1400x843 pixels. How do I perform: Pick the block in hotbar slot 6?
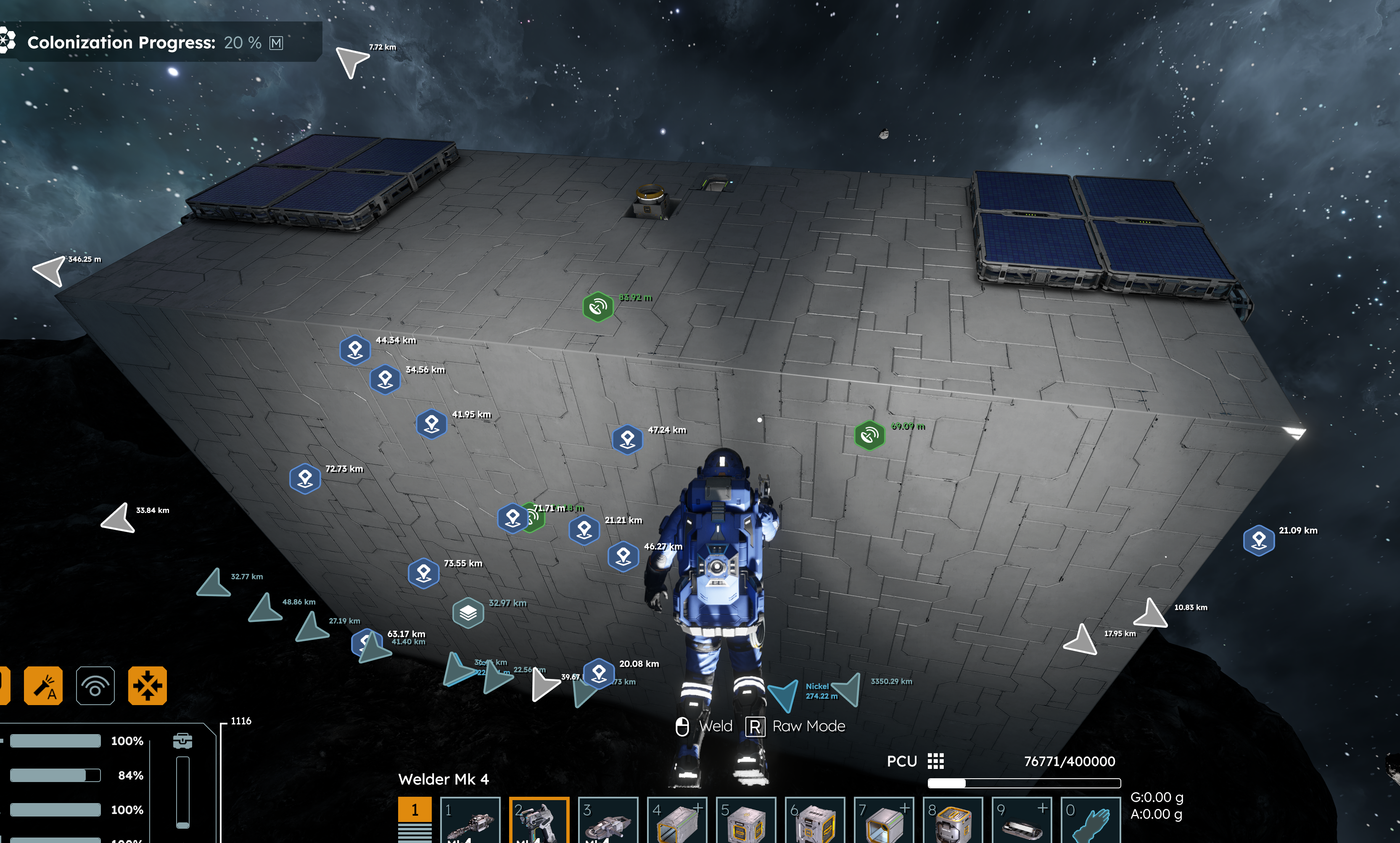coord(815,820)
